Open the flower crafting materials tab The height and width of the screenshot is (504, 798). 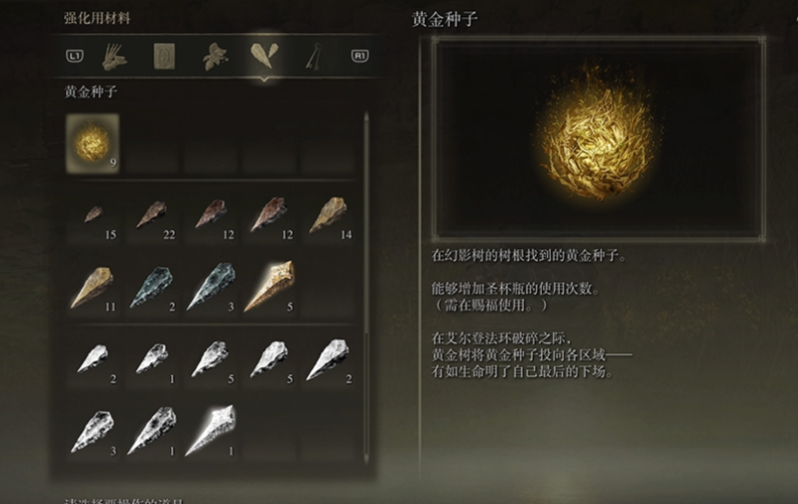point(214,57)
